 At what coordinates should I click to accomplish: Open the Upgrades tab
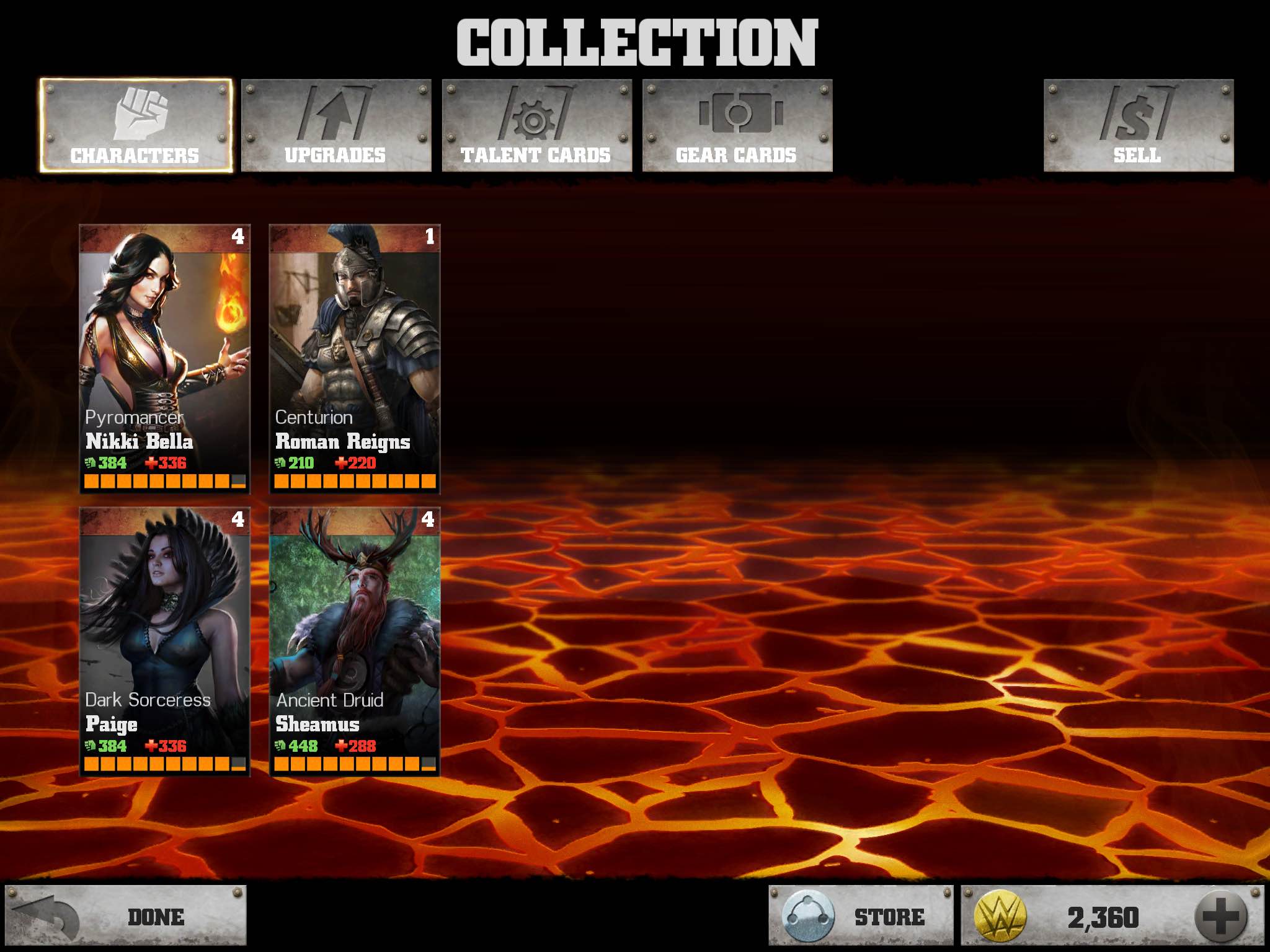pos(335,126)
